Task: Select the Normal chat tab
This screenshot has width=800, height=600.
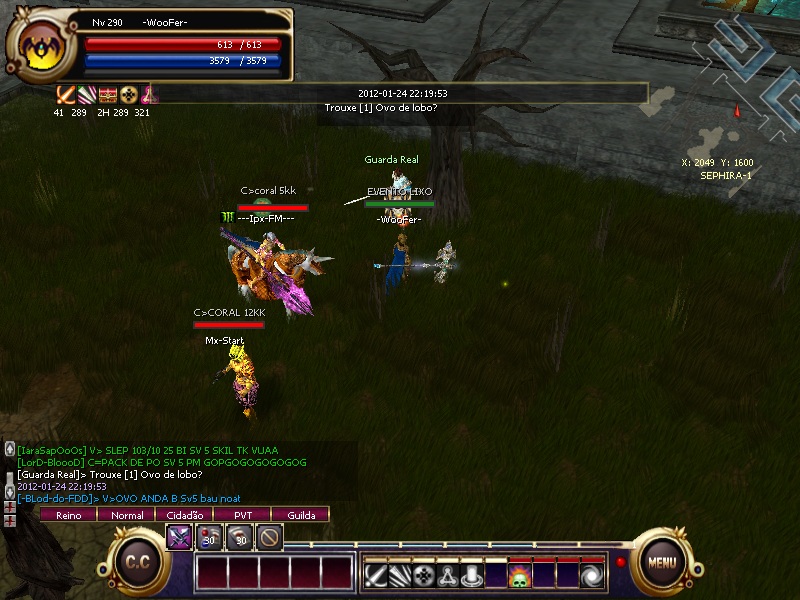Action: pyautogui.click(x=127, y=515)
